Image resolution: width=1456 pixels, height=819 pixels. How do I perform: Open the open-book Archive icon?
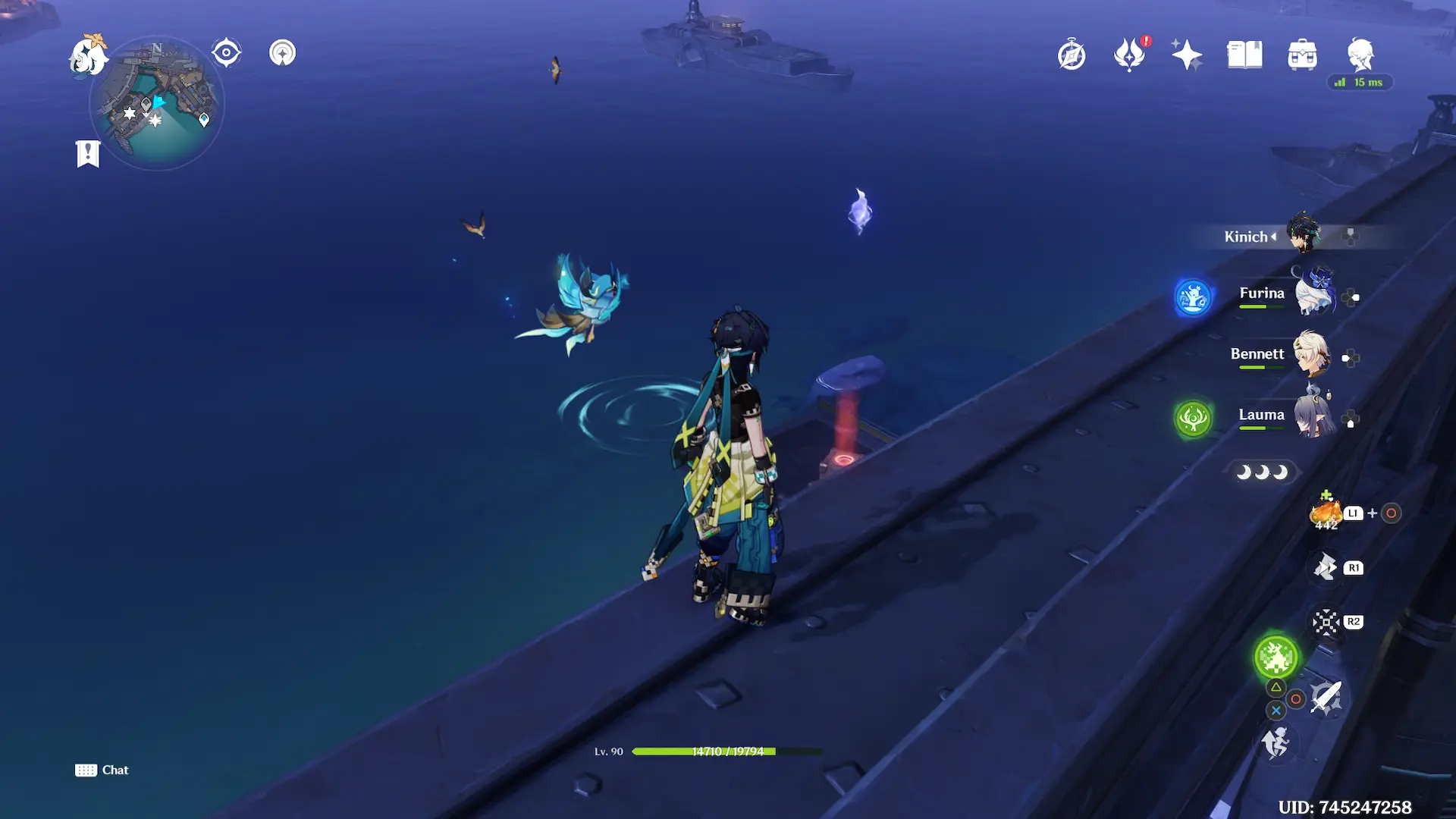[1244, 55]
